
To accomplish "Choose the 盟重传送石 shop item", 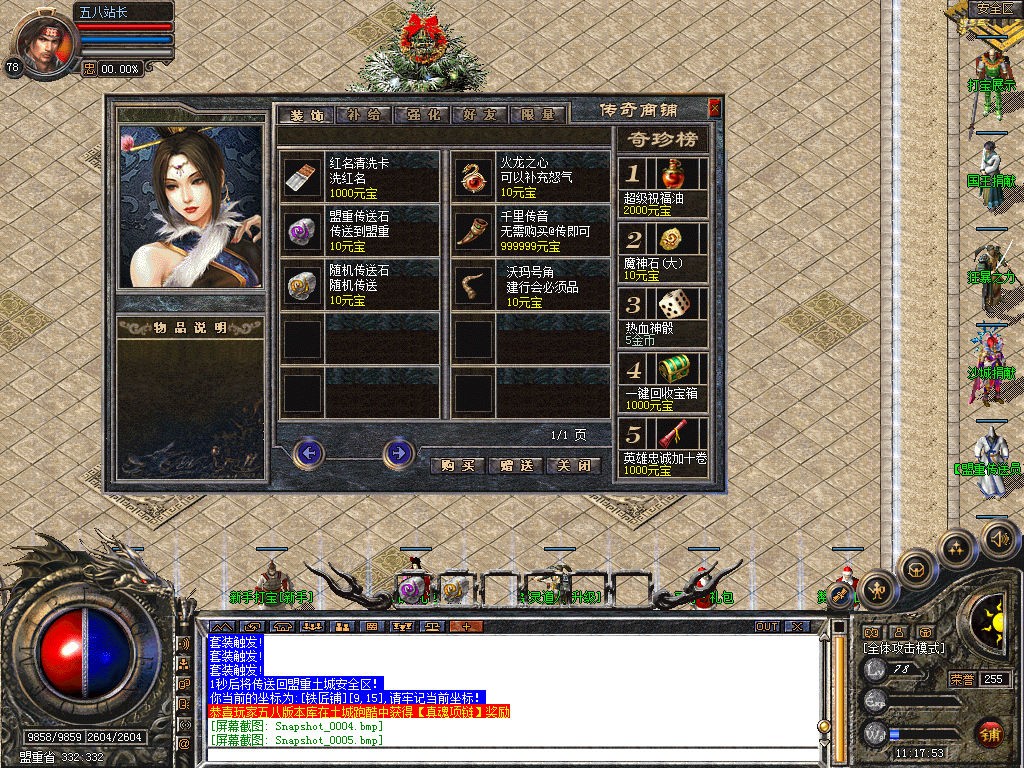I will click(x=302, y=232).
